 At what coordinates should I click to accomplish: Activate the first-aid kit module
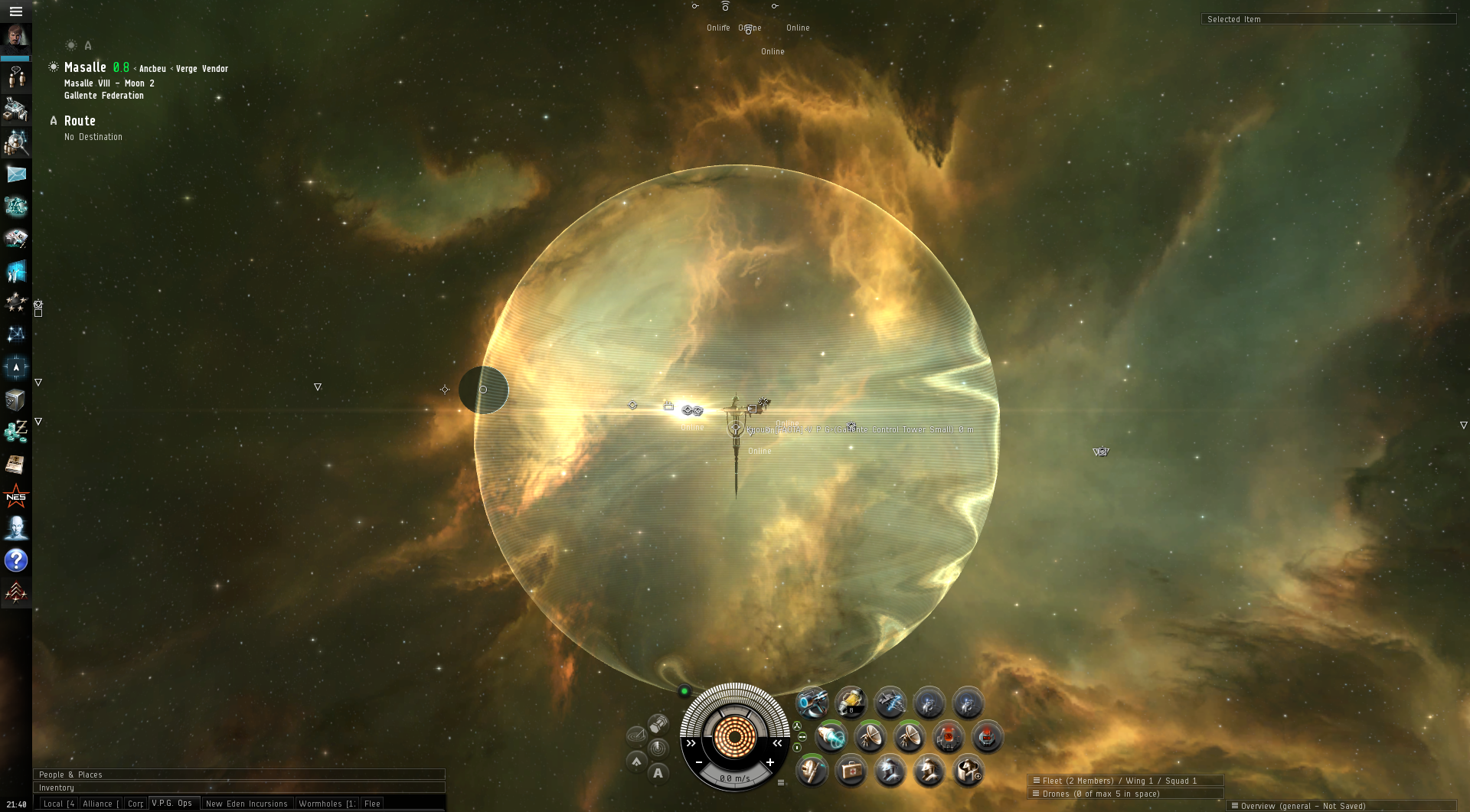(x=851, y=771)
